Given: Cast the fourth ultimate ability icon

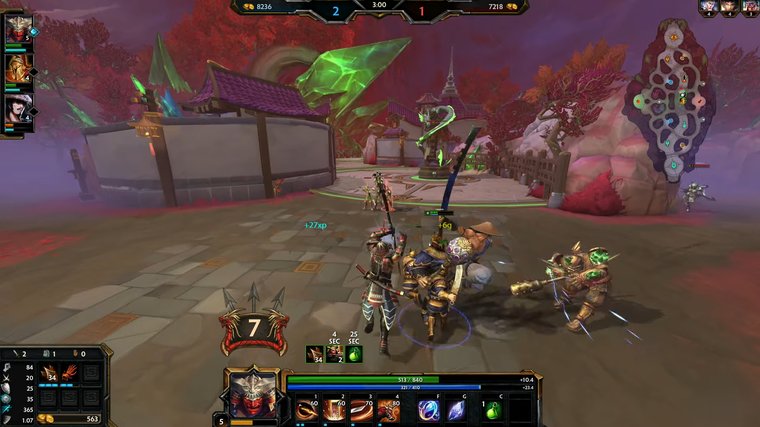Looking at the screenshot, I should pos(388,409).
